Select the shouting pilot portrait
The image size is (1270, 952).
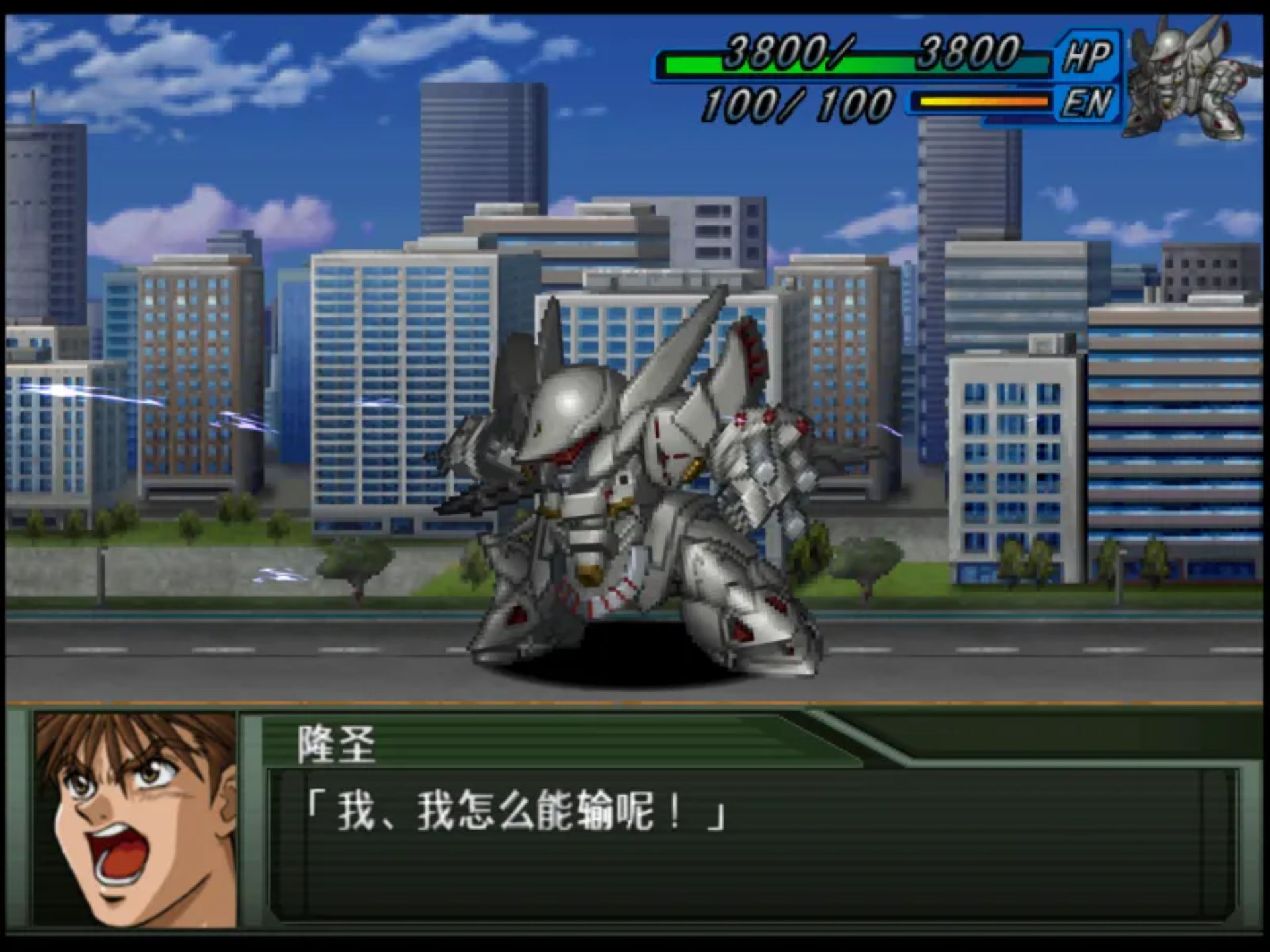(x=136, y=818)
